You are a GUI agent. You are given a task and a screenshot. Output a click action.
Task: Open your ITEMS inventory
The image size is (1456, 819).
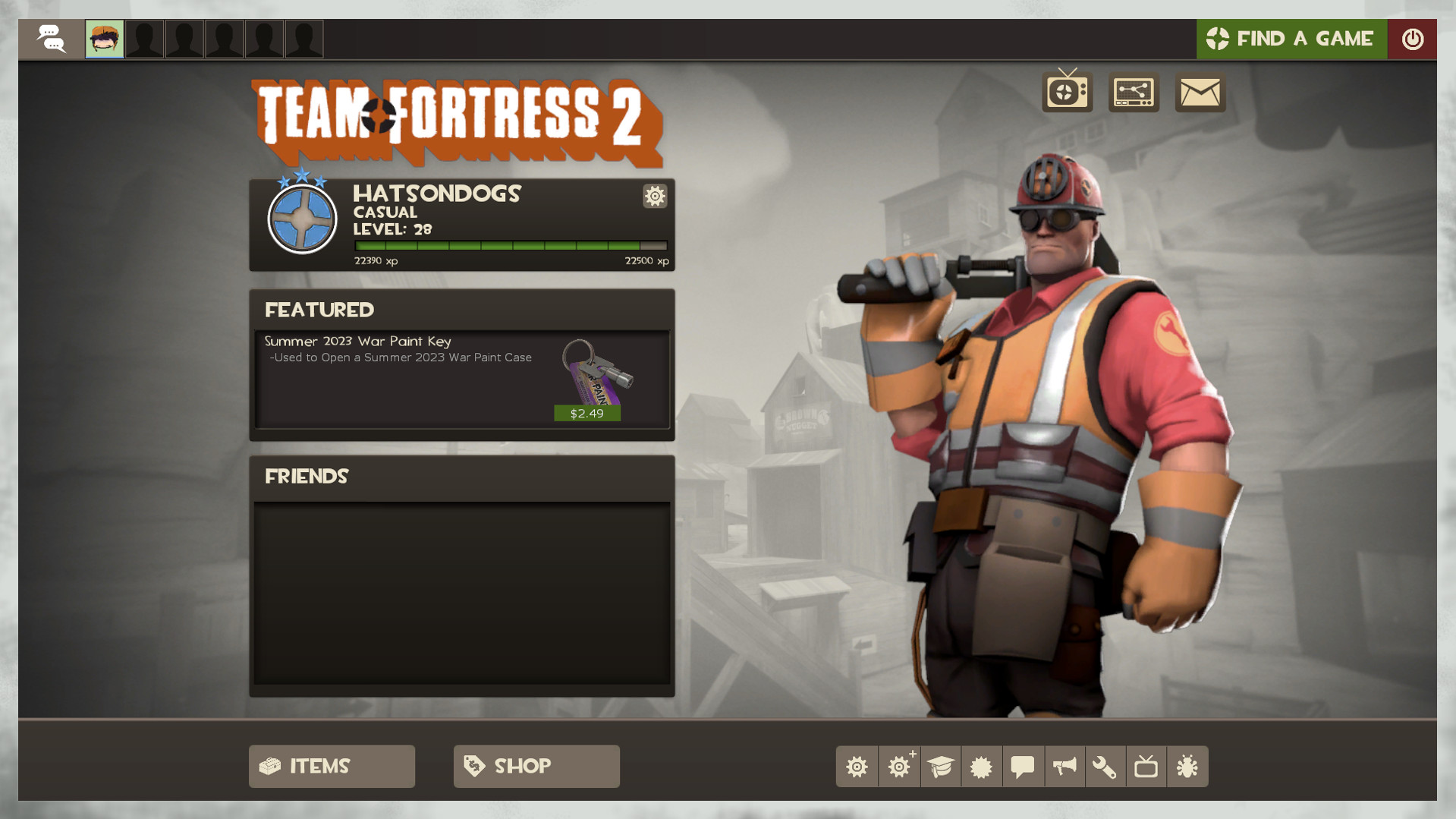tap(332, 766)
